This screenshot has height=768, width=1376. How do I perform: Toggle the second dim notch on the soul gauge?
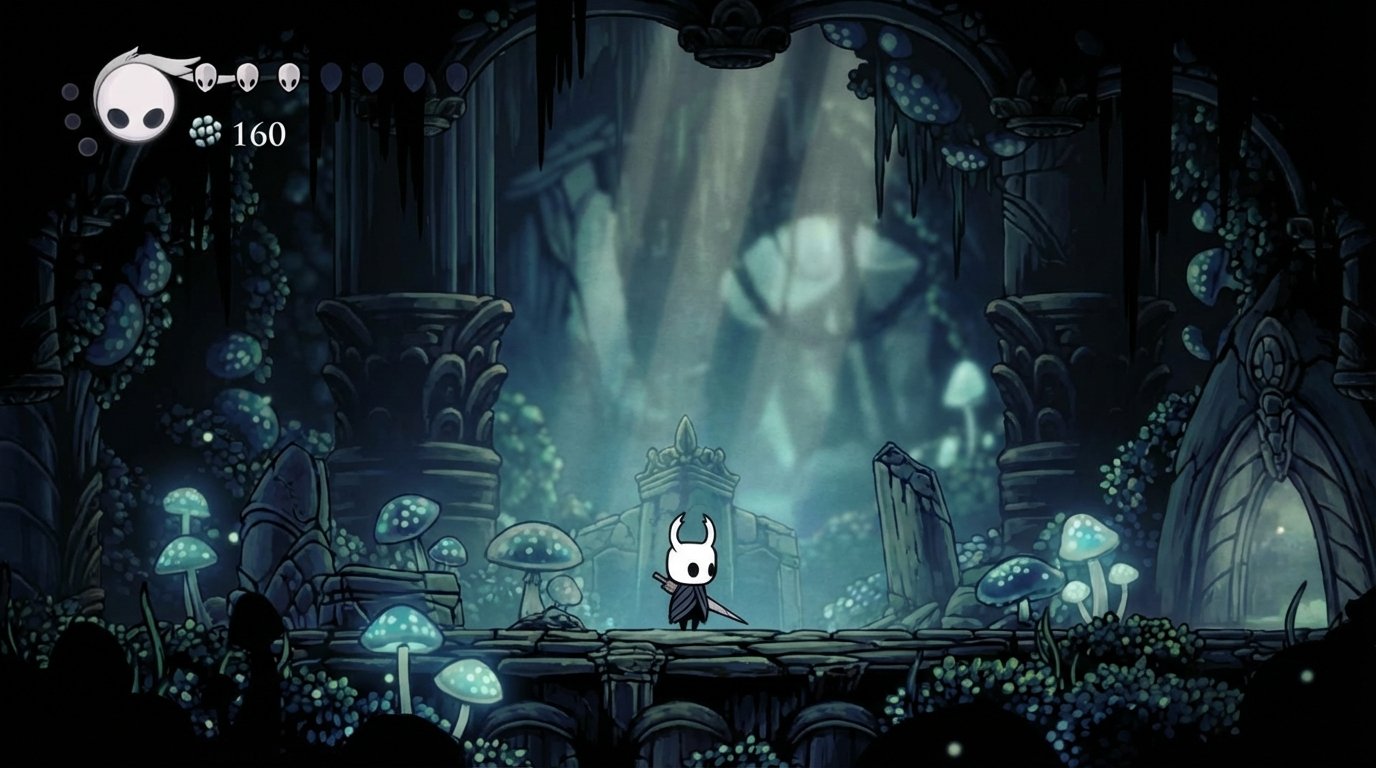pos(74,119)
